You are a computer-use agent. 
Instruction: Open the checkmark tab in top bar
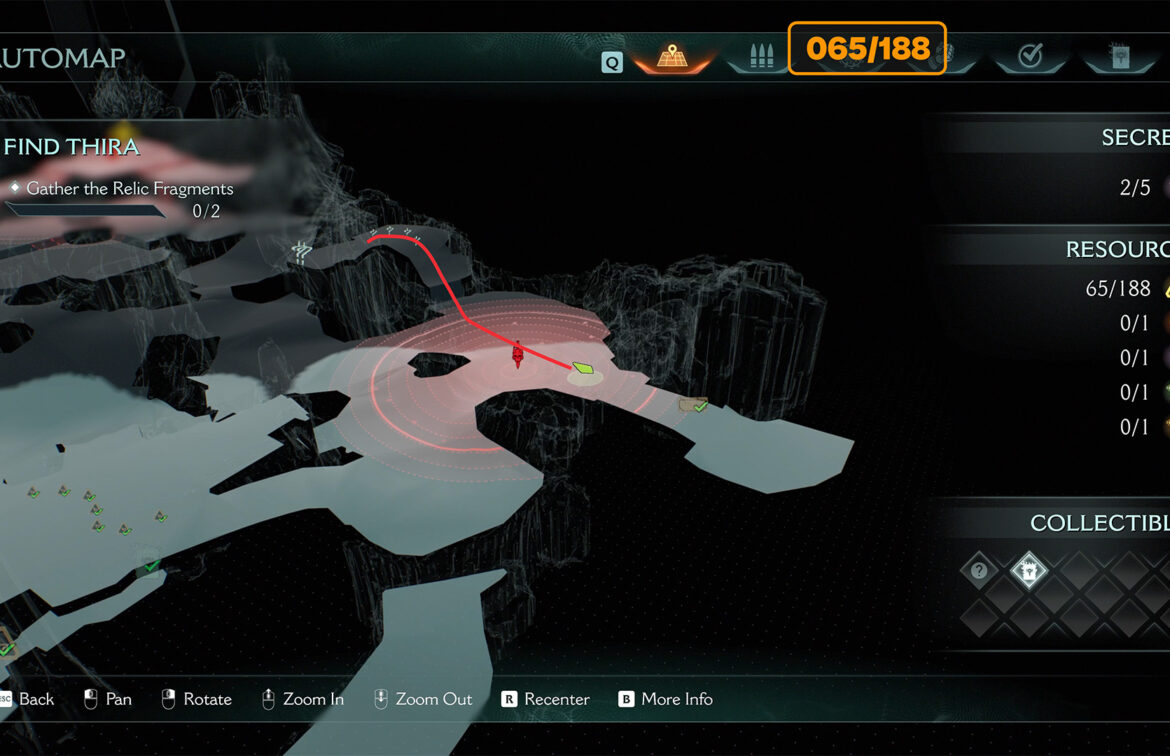tap(1029, 57)
